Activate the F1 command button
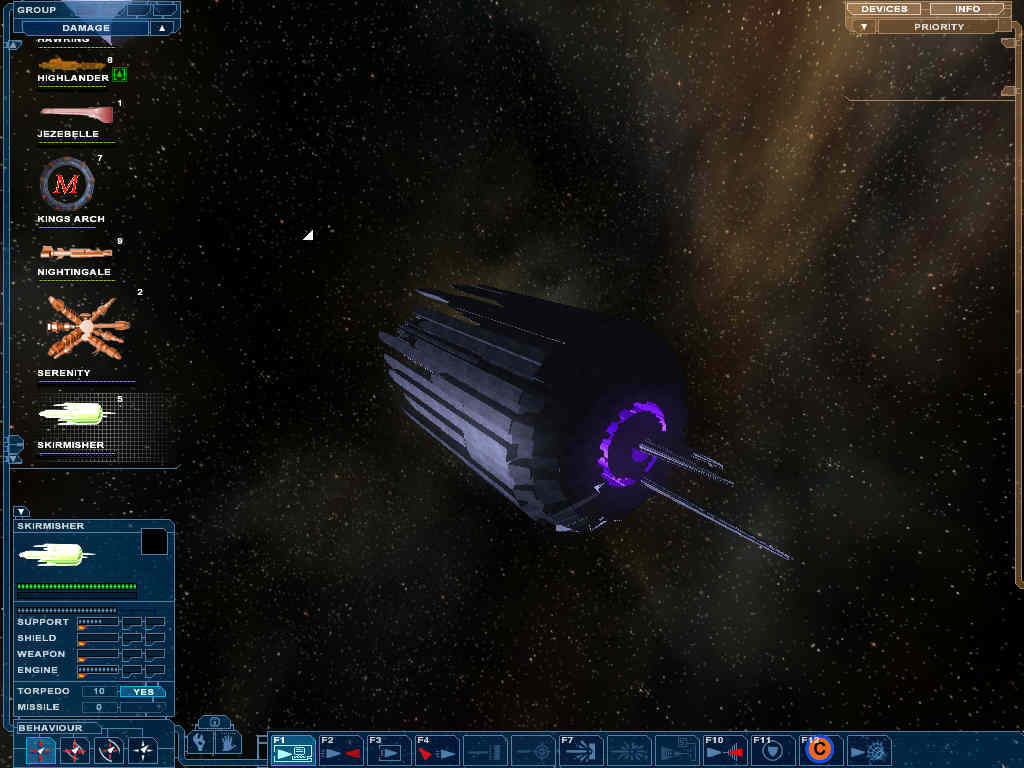Viewport: 1024px width, 768px height. point(293,749)
